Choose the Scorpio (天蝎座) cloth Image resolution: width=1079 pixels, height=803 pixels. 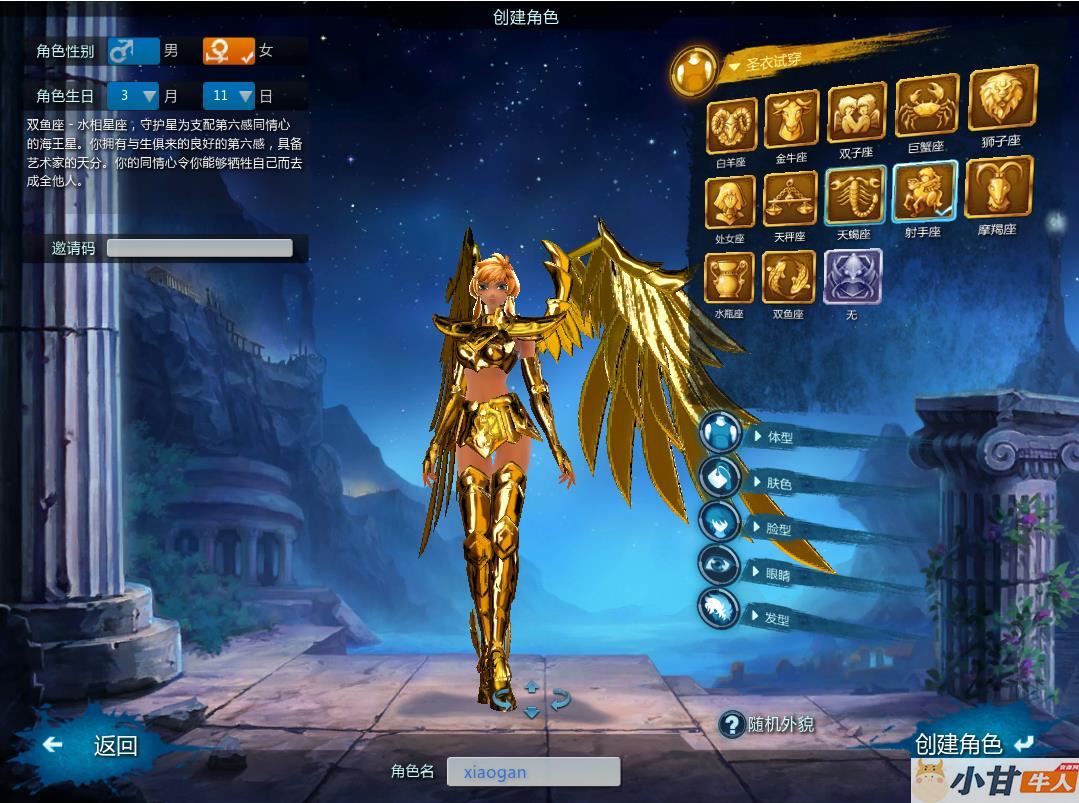(855, 195)
